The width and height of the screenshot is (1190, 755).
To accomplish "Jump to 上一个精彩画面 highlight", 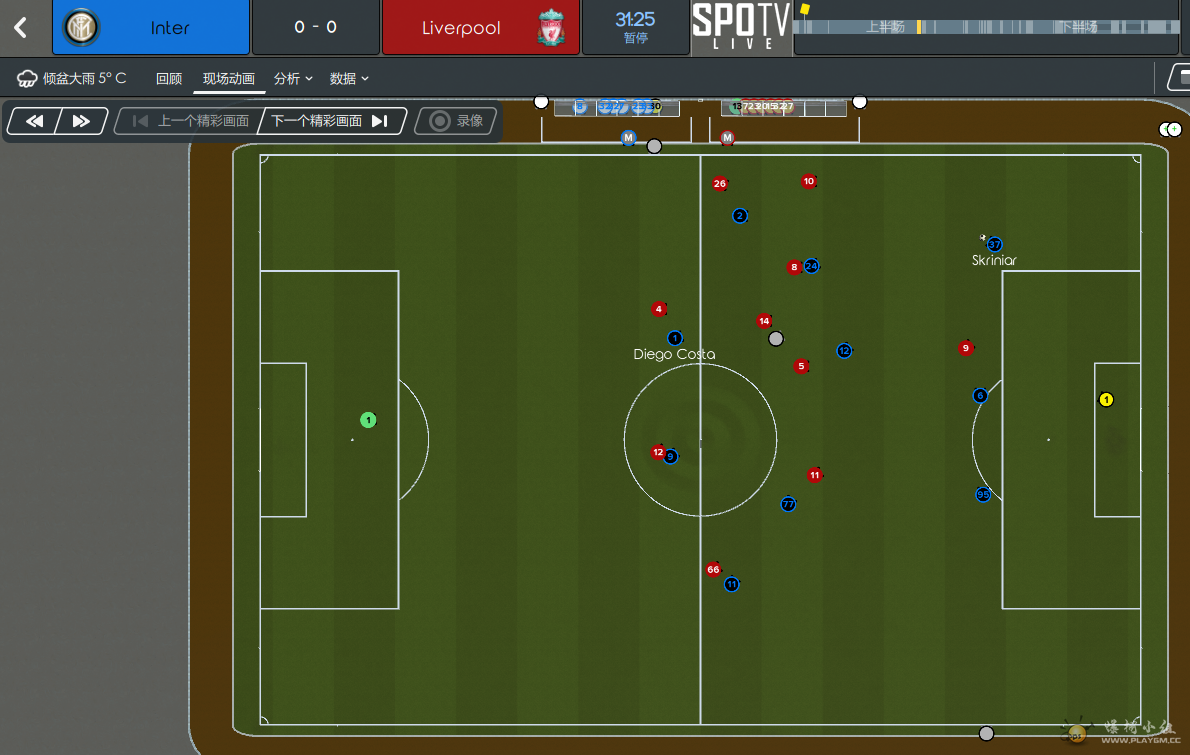I will click(x=191, y=121).
